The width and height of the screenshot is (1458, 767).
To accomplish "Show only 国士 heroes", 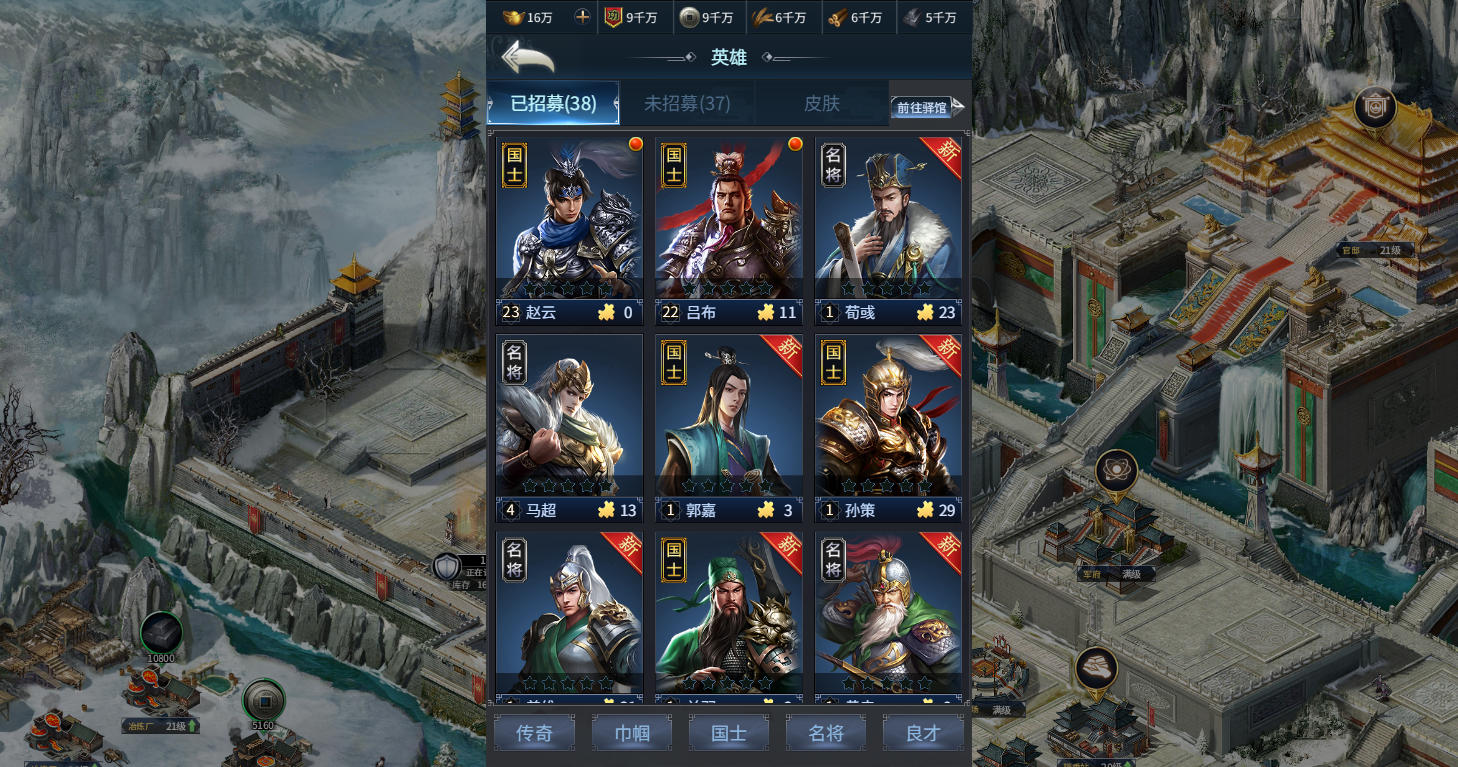I will tap(729, 733).
